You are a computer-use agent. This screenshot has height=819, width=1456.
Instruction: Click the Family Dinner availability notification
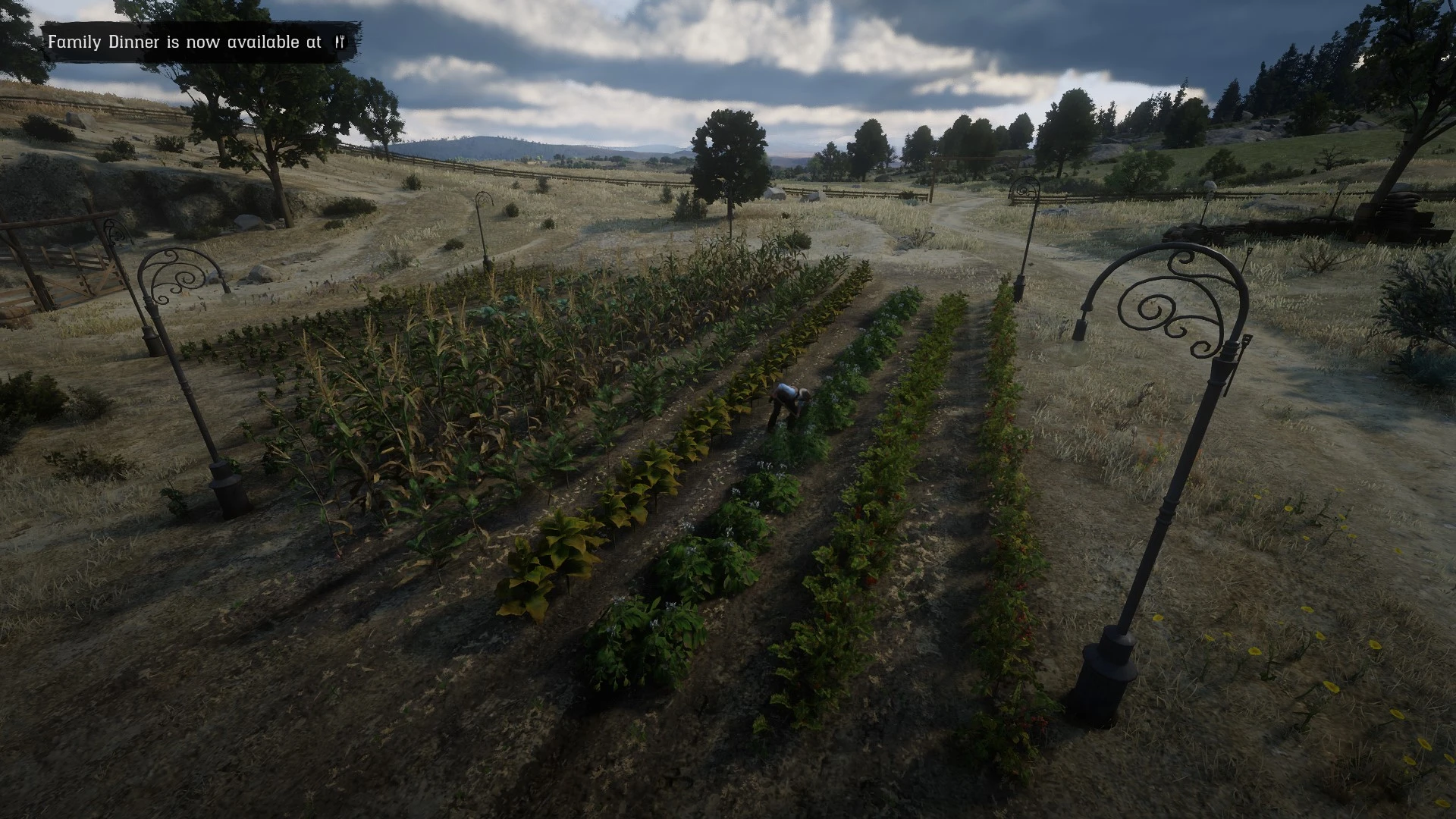[196, 42]
